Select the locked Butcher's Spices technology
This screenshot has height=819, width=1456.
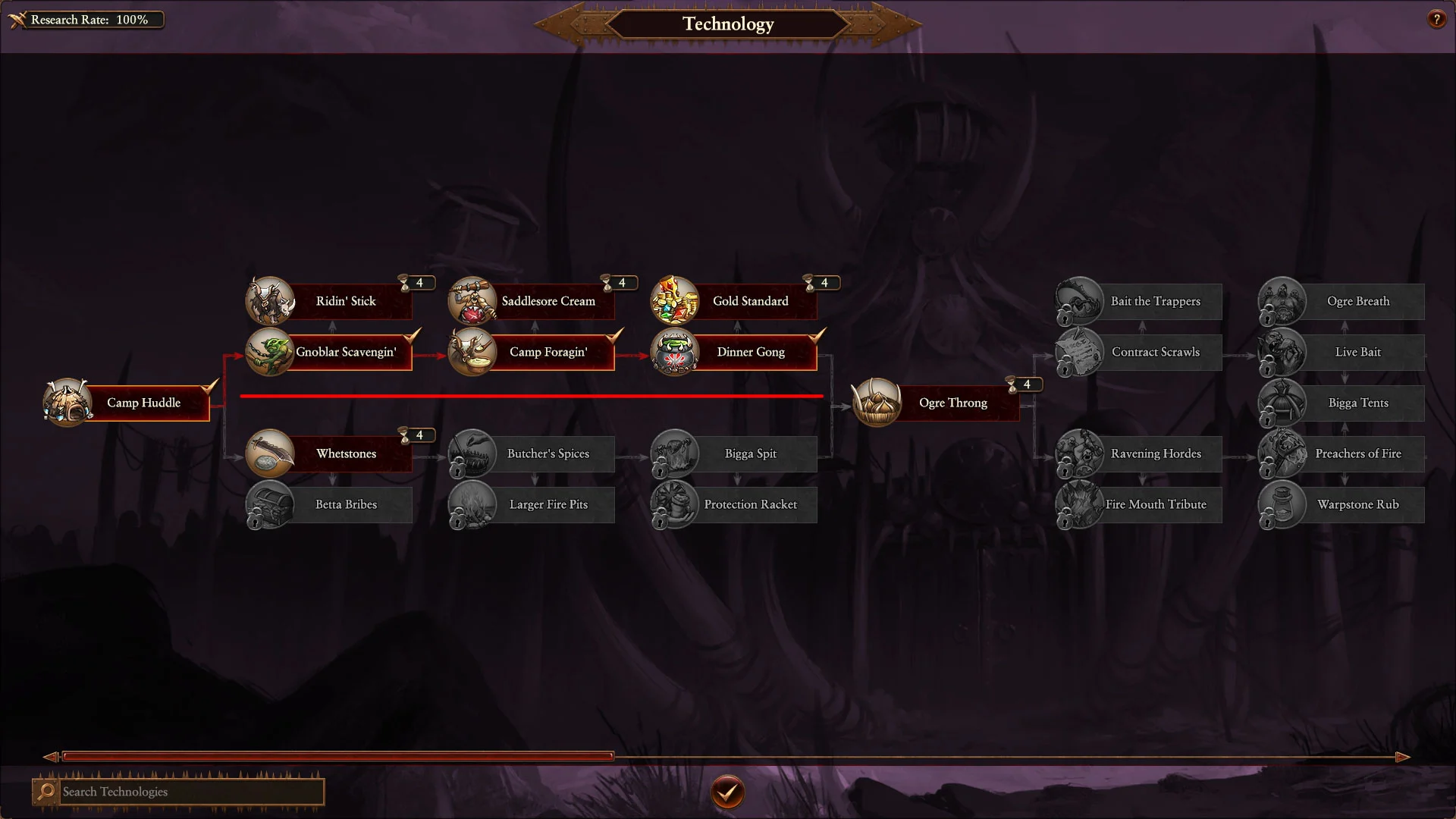point(548,453)
